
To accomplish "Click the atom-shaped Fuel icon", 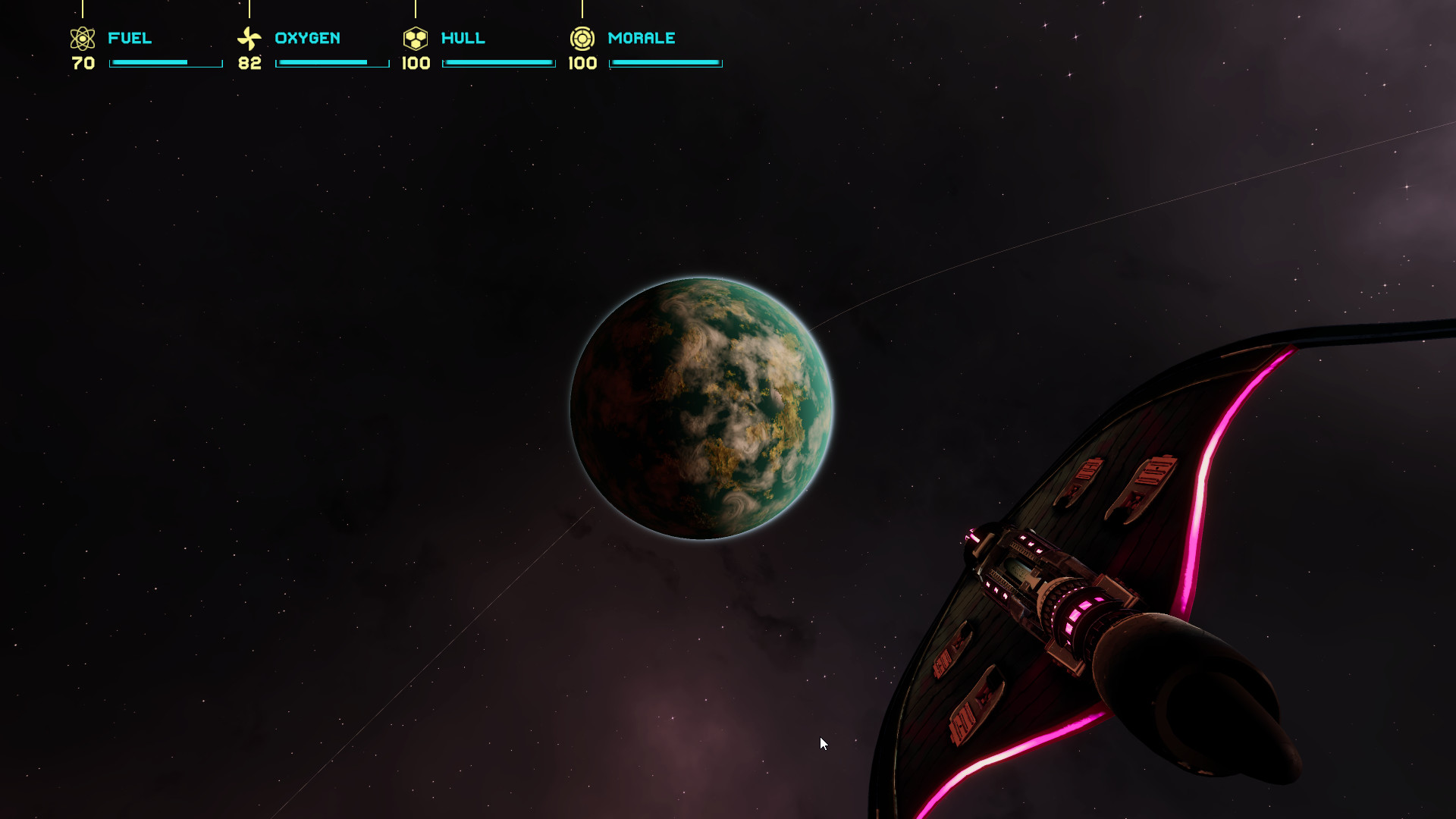I will pyautogui.click(x=83, y=38).
